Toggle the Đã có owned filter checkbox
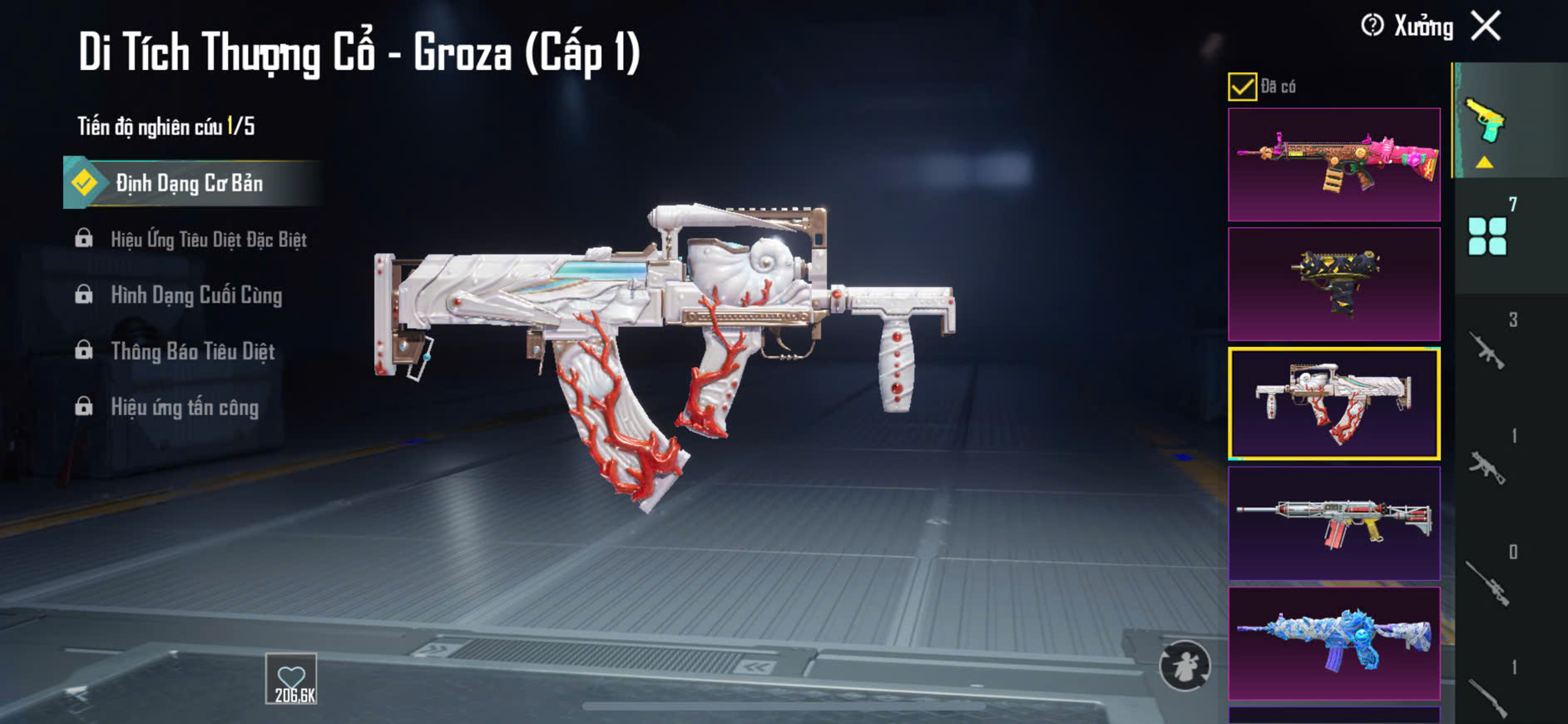Viewport: 1568px width, 724px height. [x=1242, y=87]
